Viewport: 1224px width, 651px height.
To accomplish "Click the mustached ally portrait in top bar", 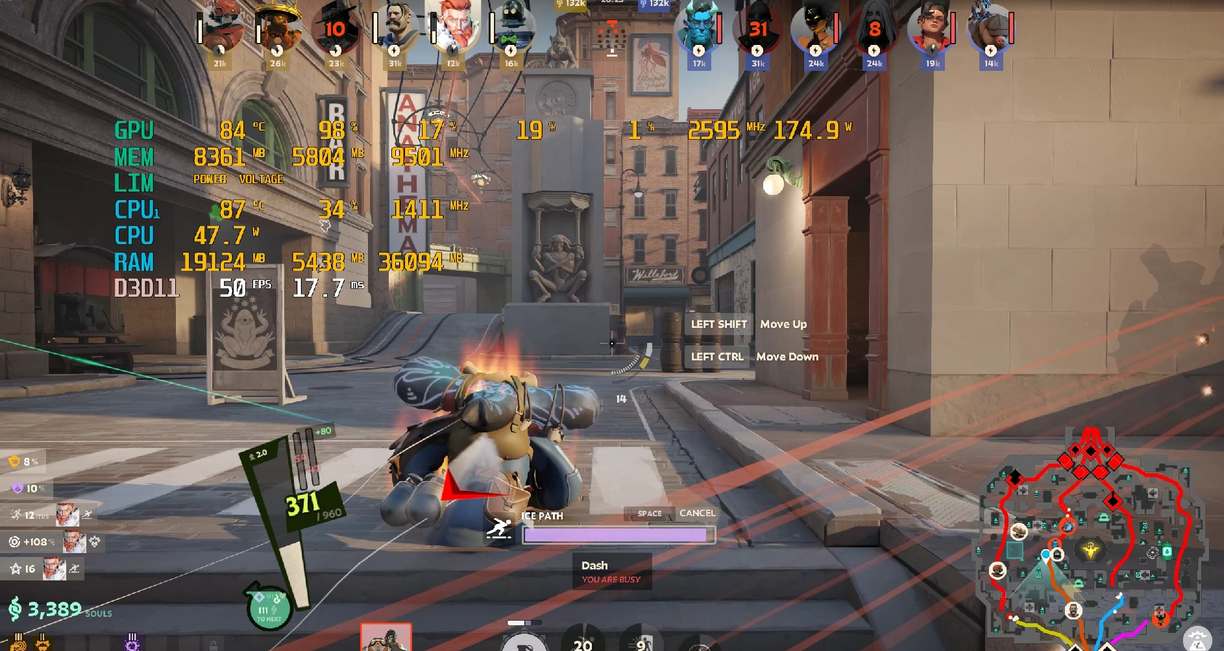I will pos(394,31).
